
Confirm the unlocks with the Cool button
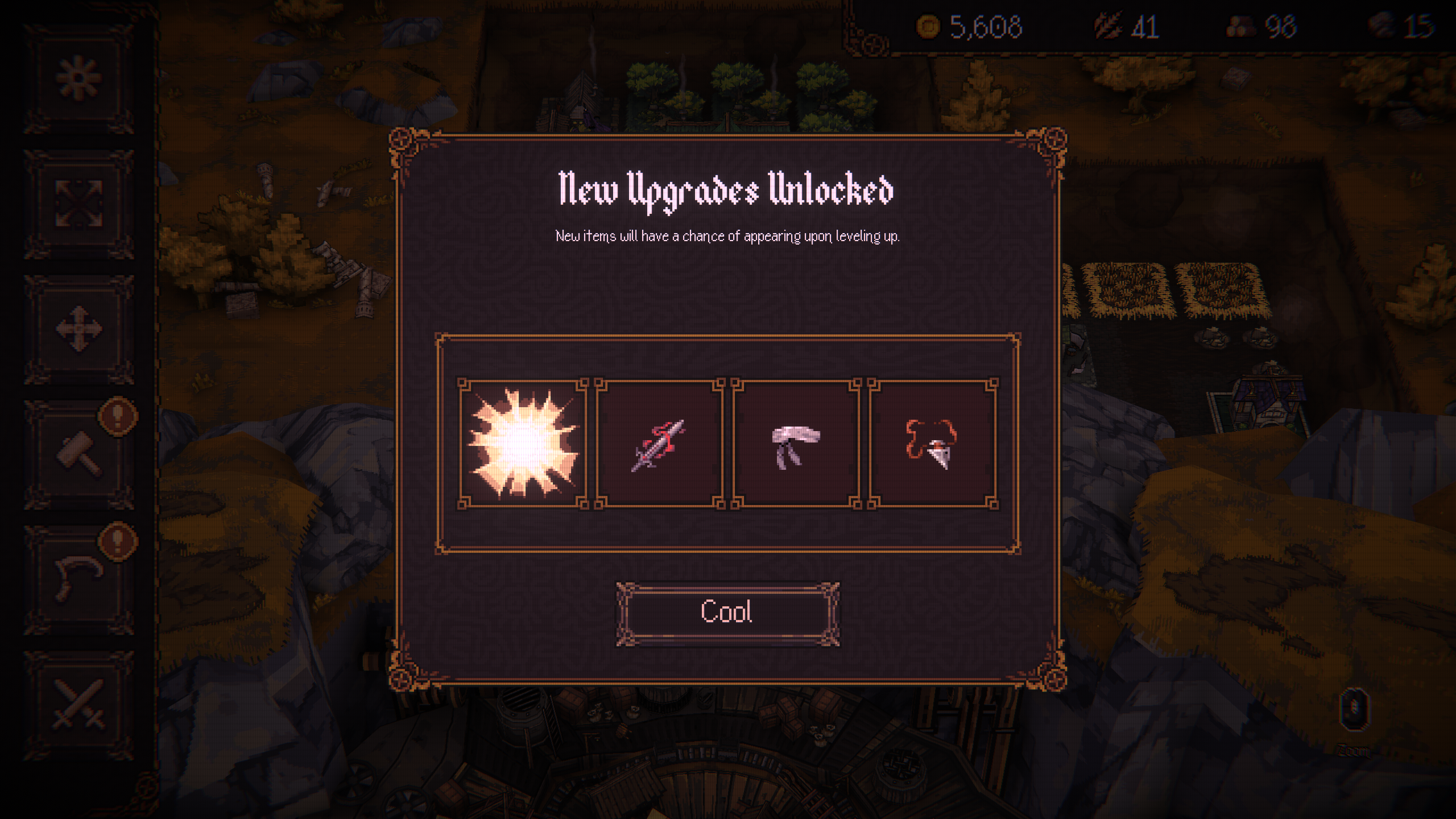(x=727, y=613)
